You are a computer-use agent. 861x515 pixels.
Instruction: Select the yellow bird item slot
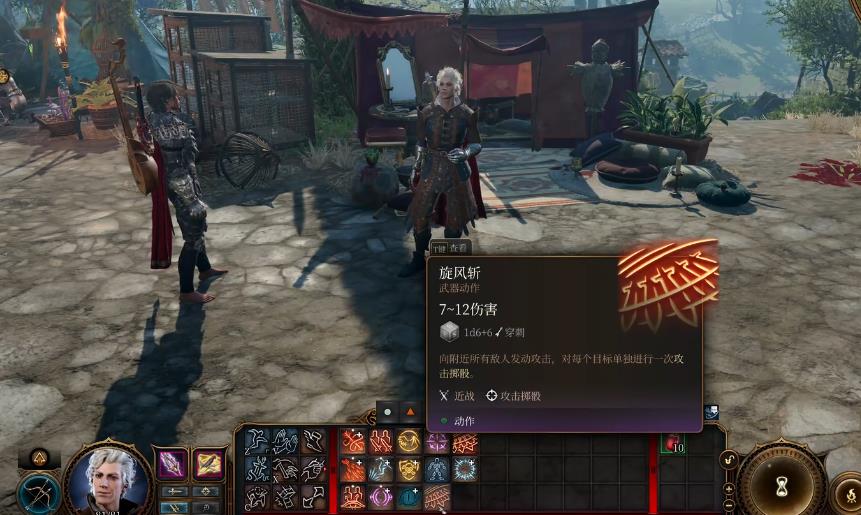pos(208,464)
